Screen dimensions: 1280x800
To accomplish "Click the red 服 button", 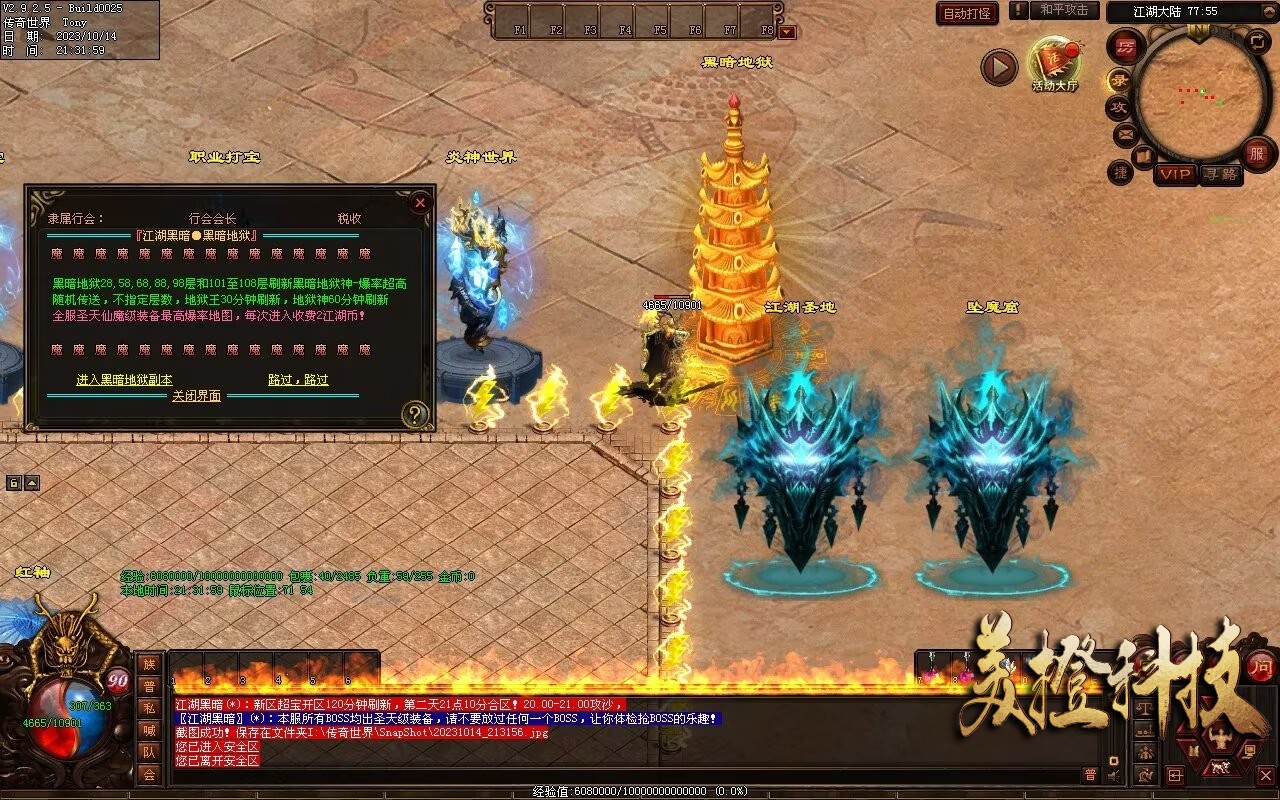I will pyautogui.click(x=1256, y=153).
